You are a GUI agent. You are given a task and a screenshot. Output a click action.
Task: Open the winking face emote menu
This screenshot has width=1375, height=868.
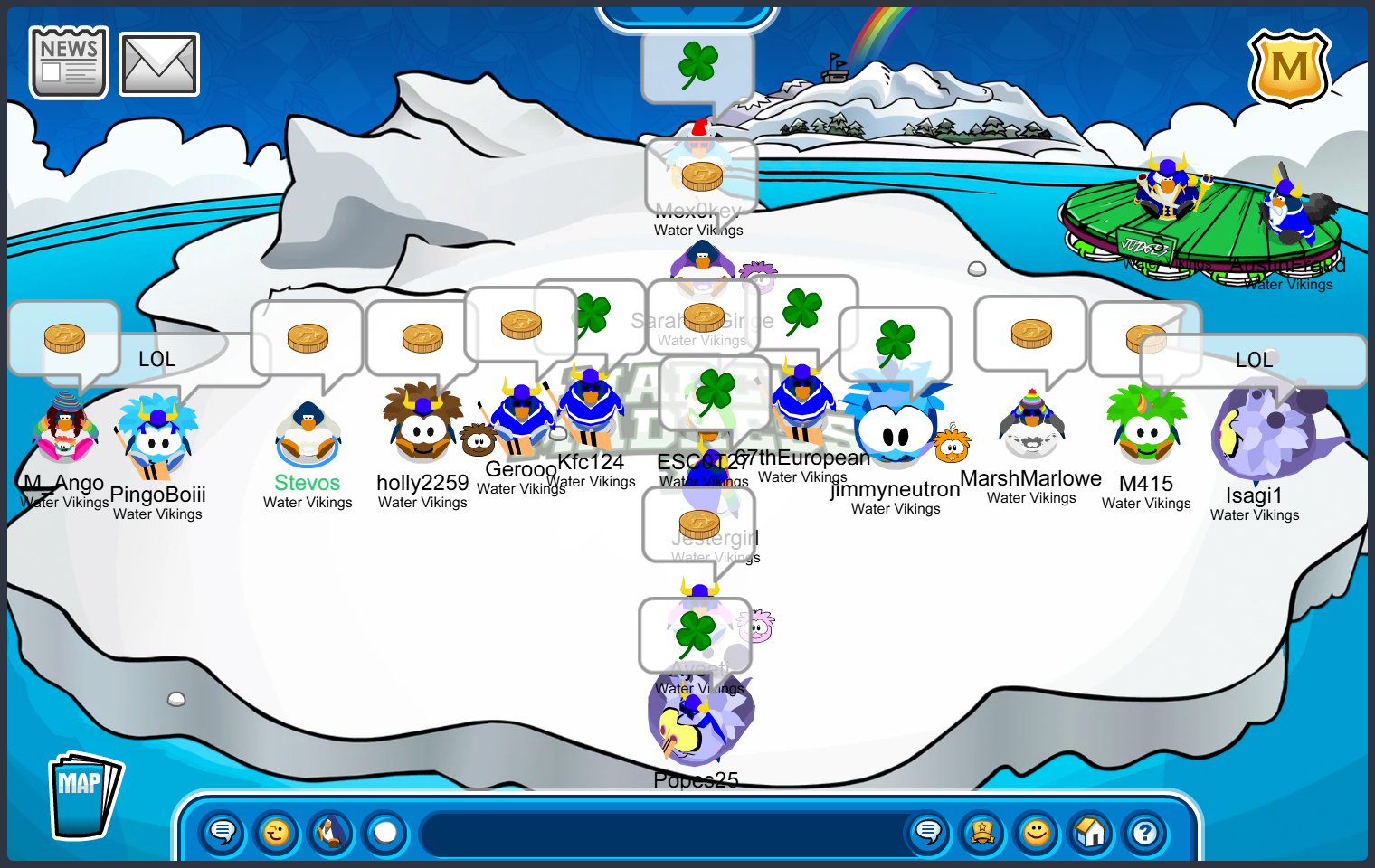click(277, 832)
